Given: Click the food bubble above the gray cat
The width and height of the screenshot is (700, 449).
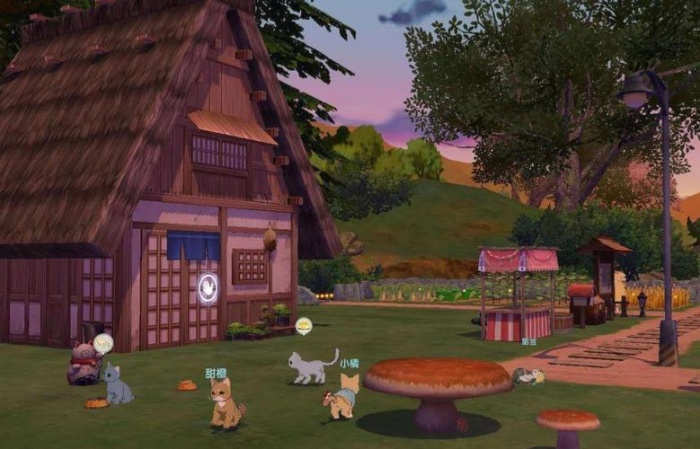Looking at the screenshot, I should coord(303,325).
